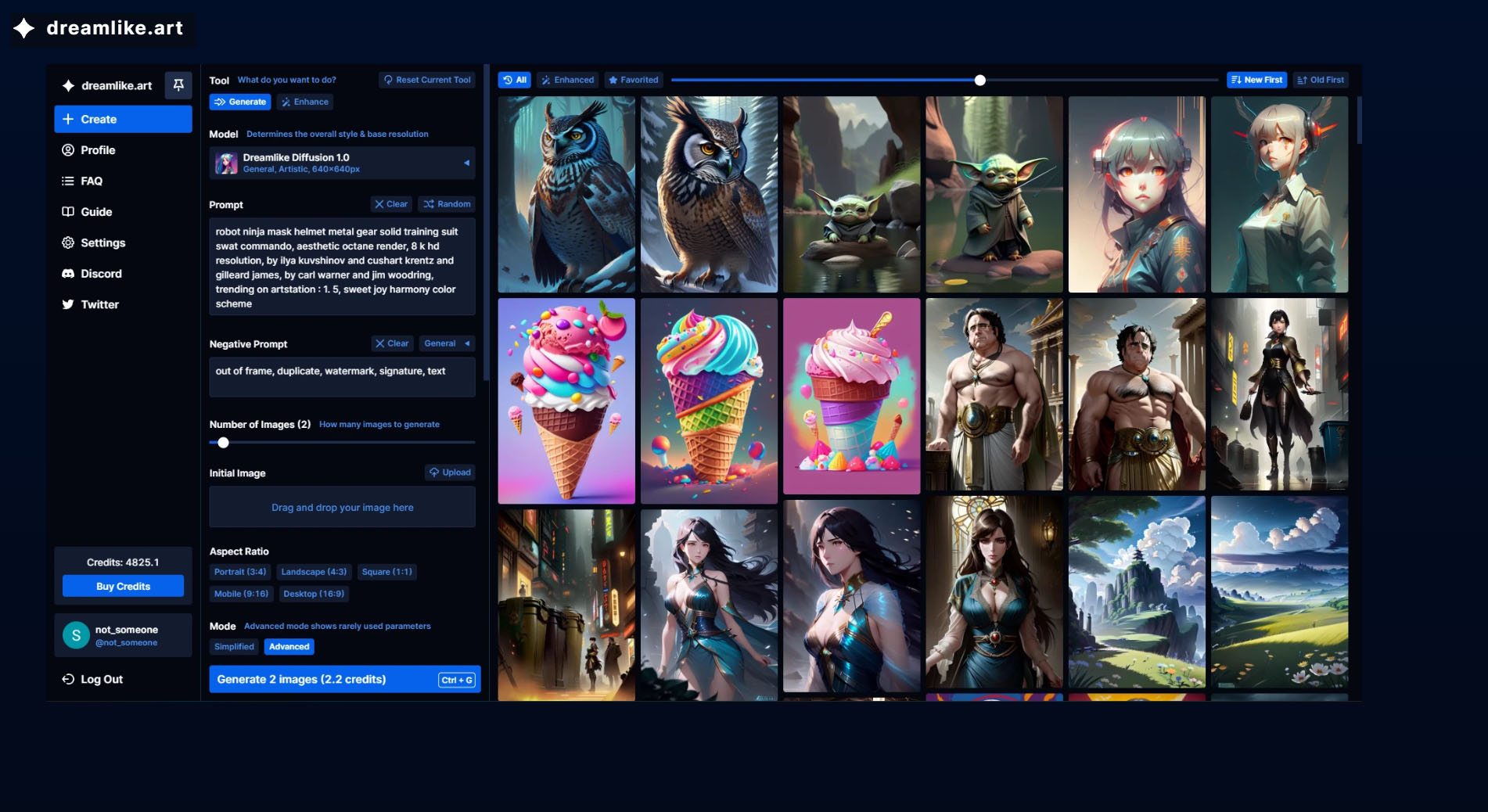Switch to Simplified mode
The height and width of the screenshot is (812, 1488).
pyautogui.click(x=234, y=647)
